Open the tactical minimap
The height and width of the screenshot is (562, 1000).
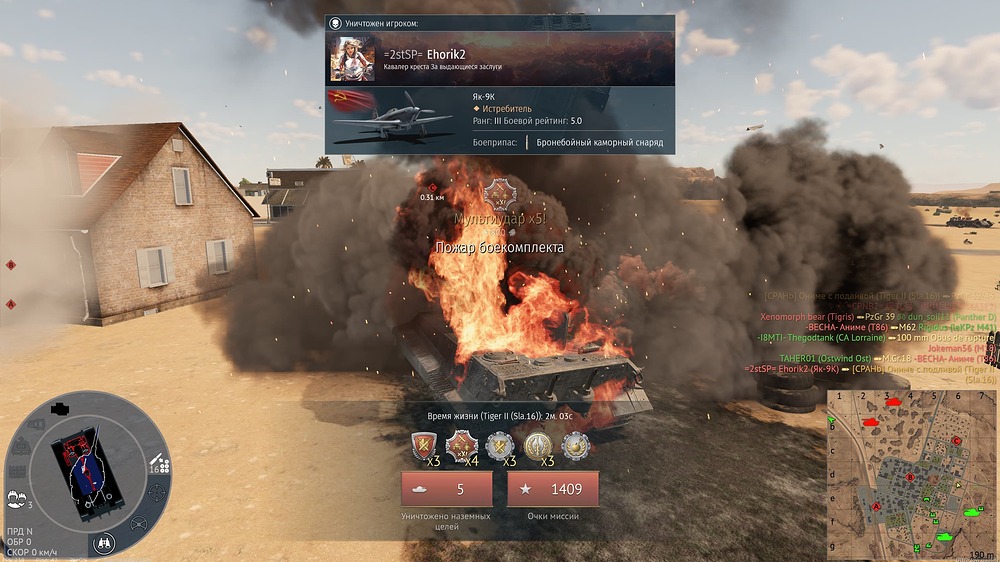[x=911, y=472]
